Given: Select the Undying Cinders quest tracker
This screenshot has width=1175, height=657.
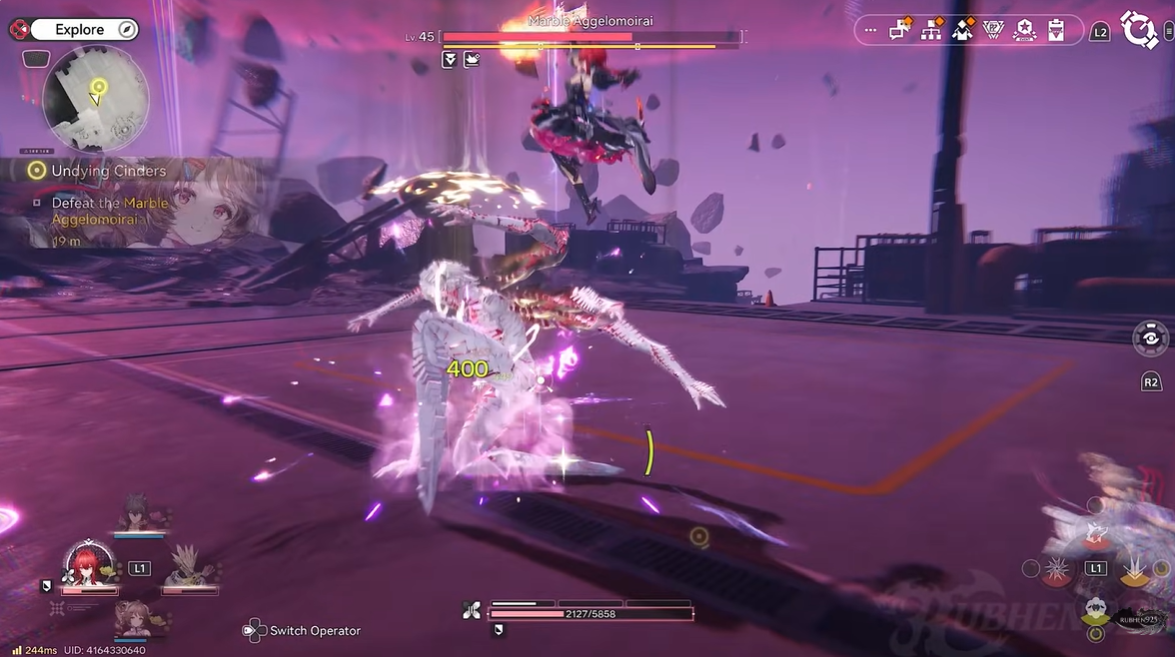Looking at the screenshot, I should pos(108,171).
